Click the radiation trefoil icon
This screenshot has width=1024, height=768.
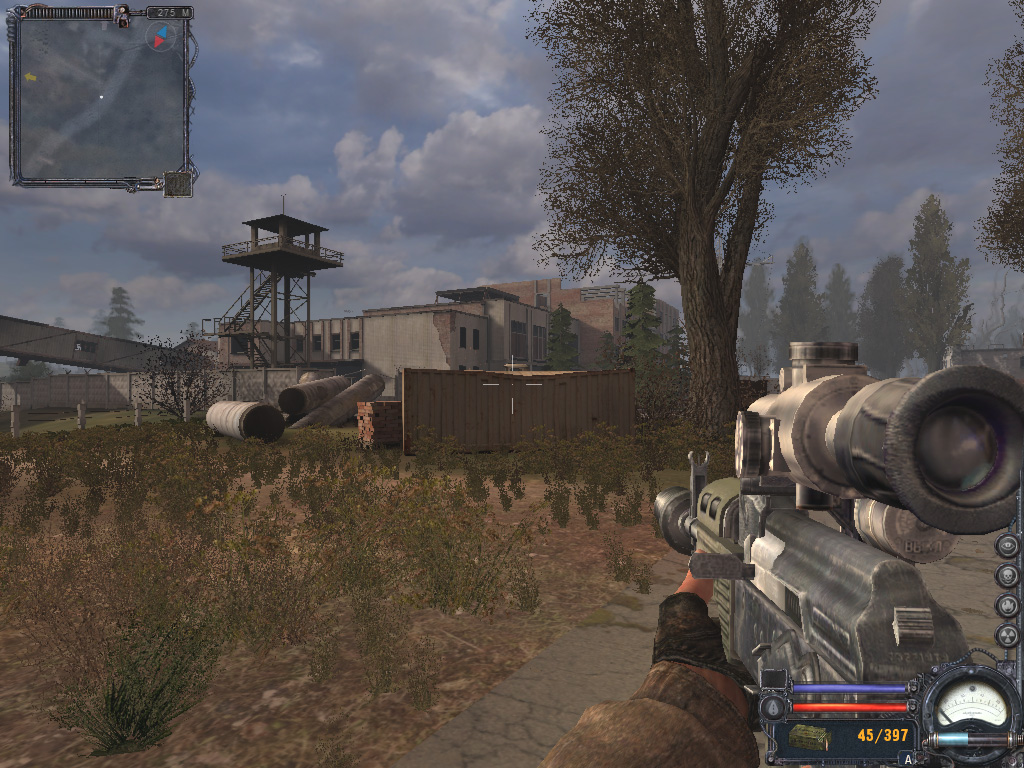[1007, 636]
